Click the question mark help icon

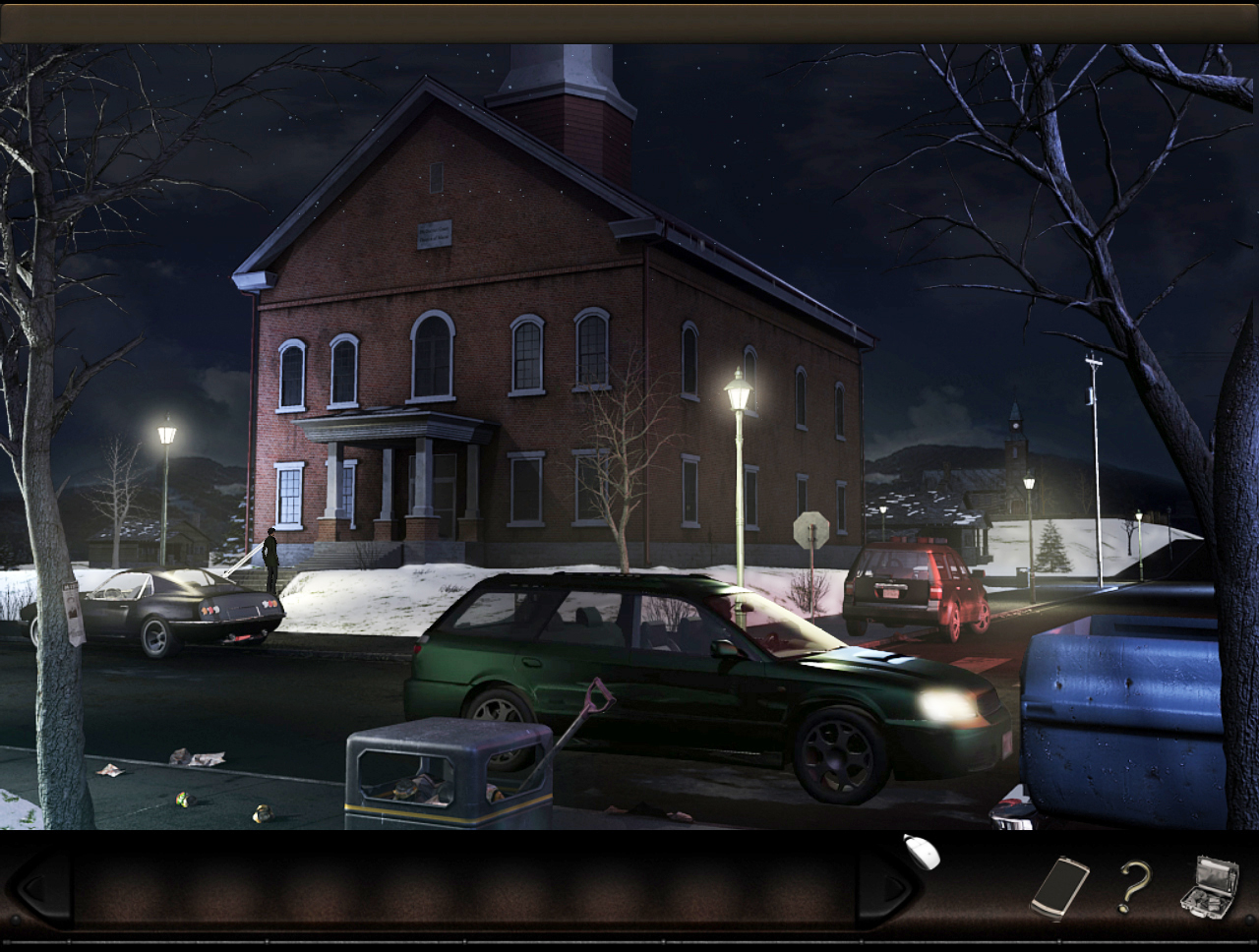point(1133,887)
